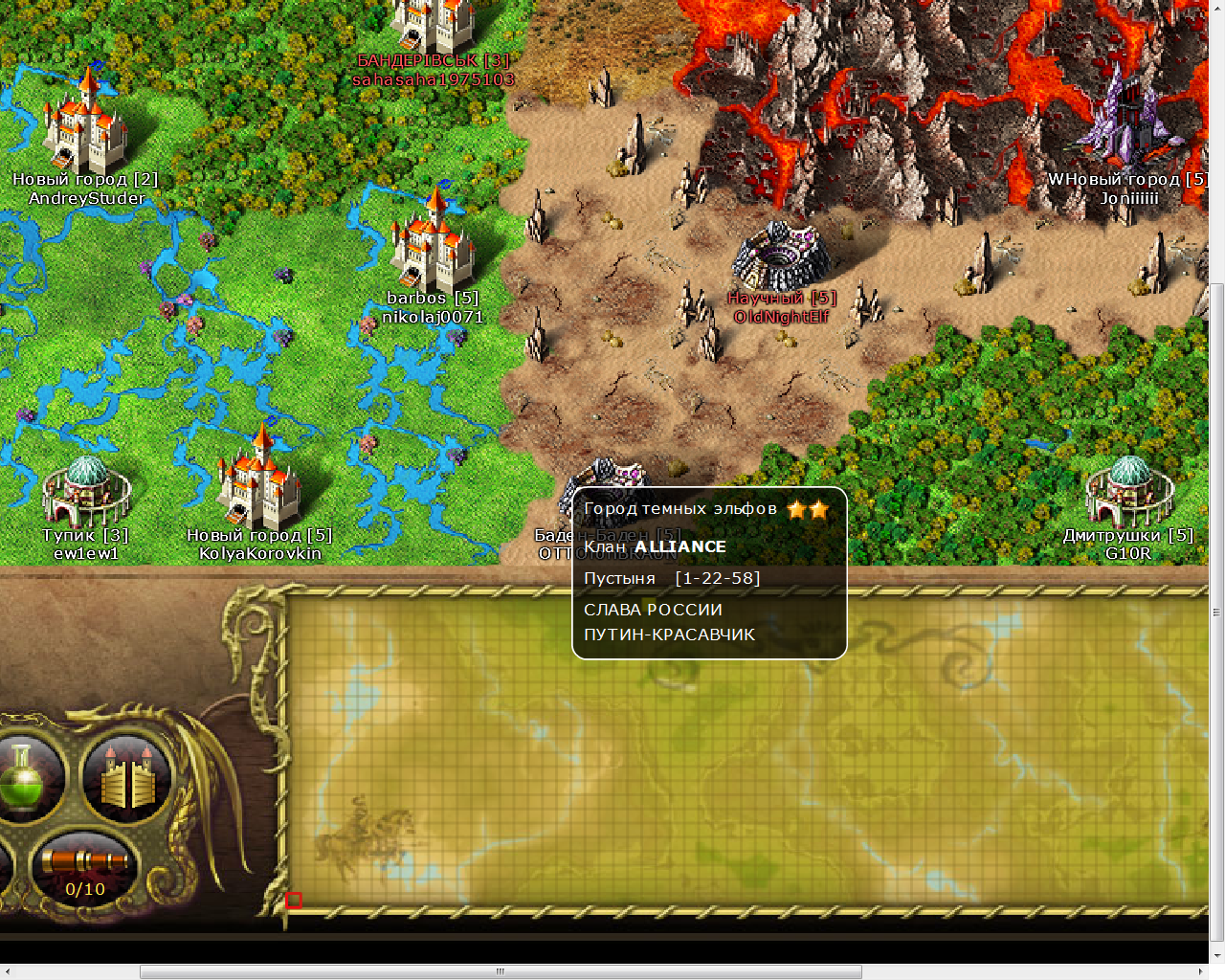Activate the spyglass scouting icon
The width and height of the screenshot is (1225, 980).
click(84, 861)
